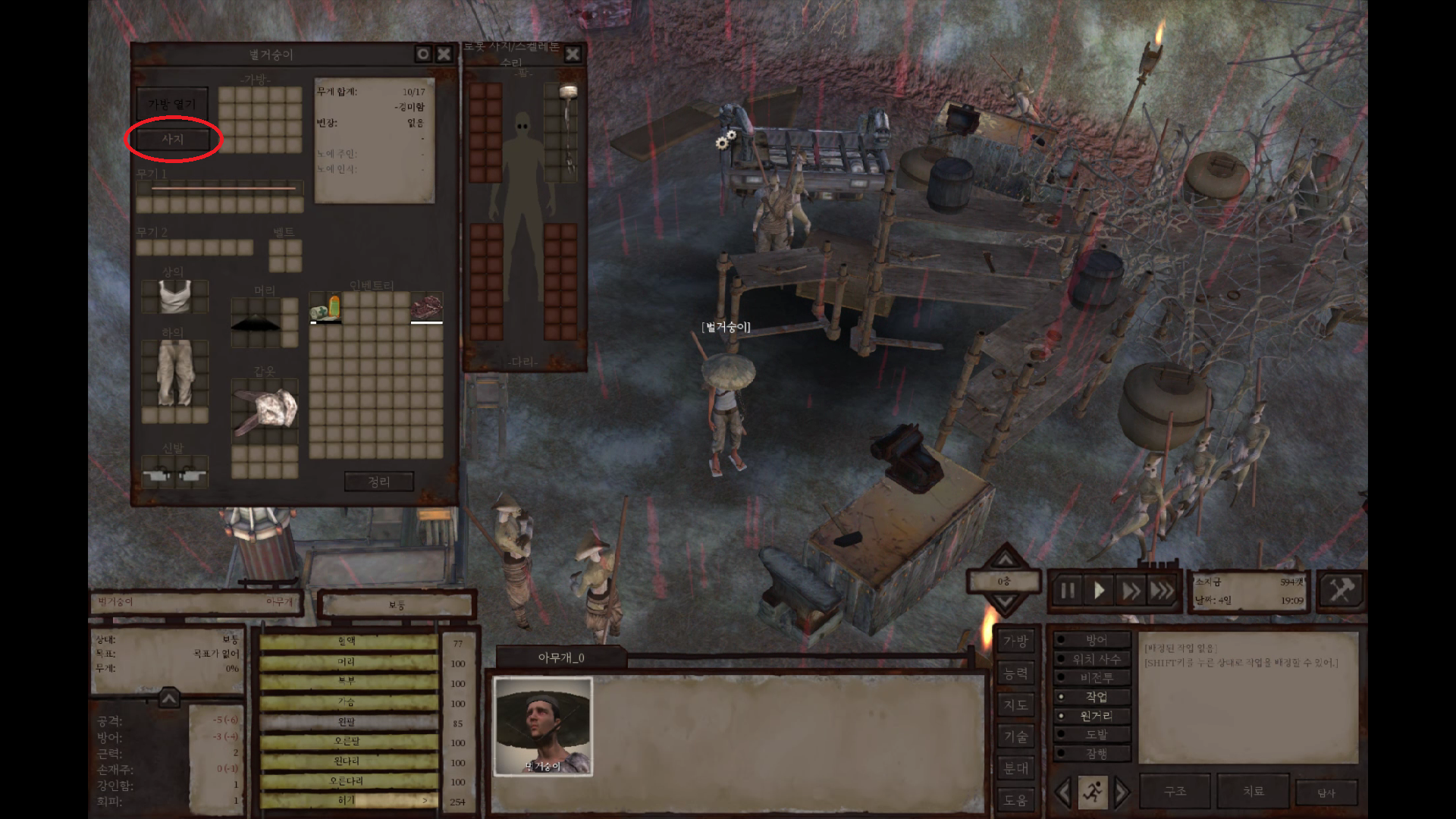Viewport: 1456px width, 819px height.
Task: Open the build mode hammer icon
Action: click(1341, 589)
